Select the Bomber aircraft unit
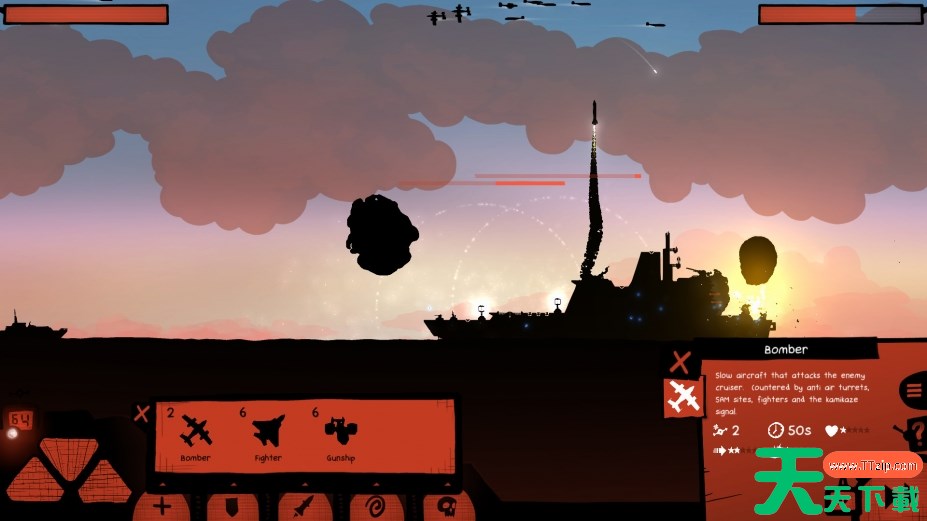 196,433
